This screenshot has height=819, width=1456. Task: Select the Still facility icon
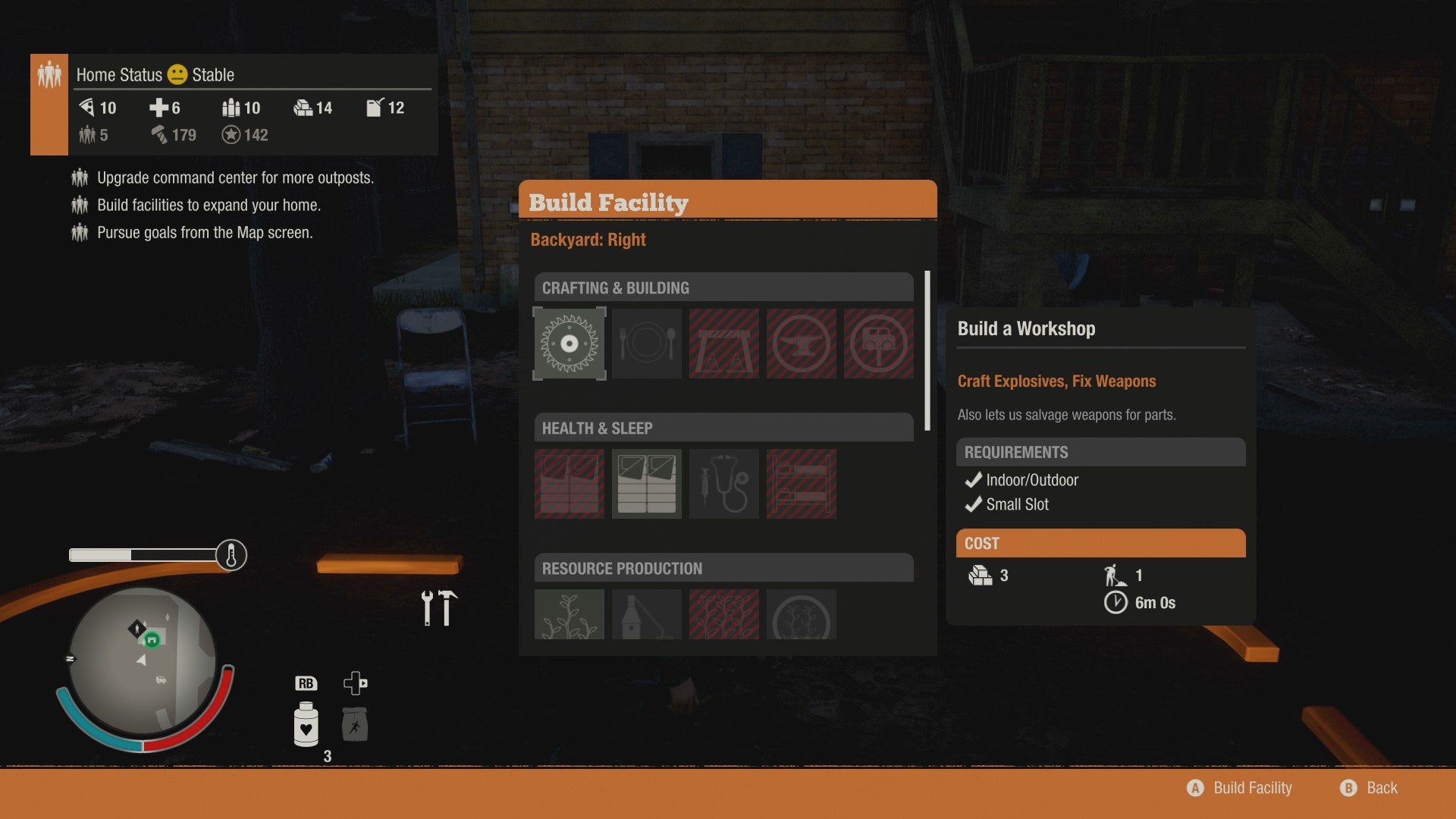[x=646, y=614]
